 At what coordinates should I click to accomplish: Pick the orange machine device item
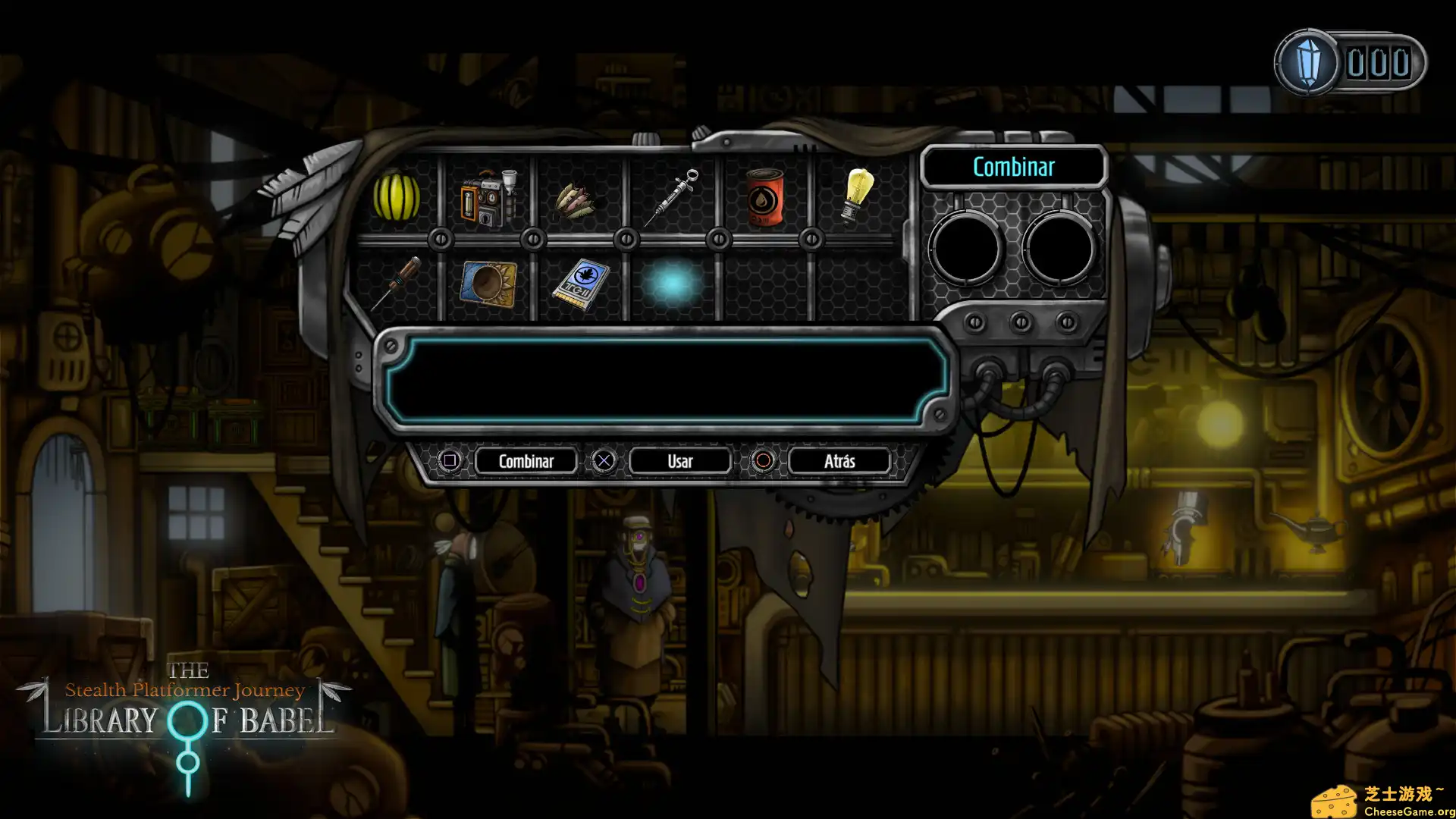[487, 199]
